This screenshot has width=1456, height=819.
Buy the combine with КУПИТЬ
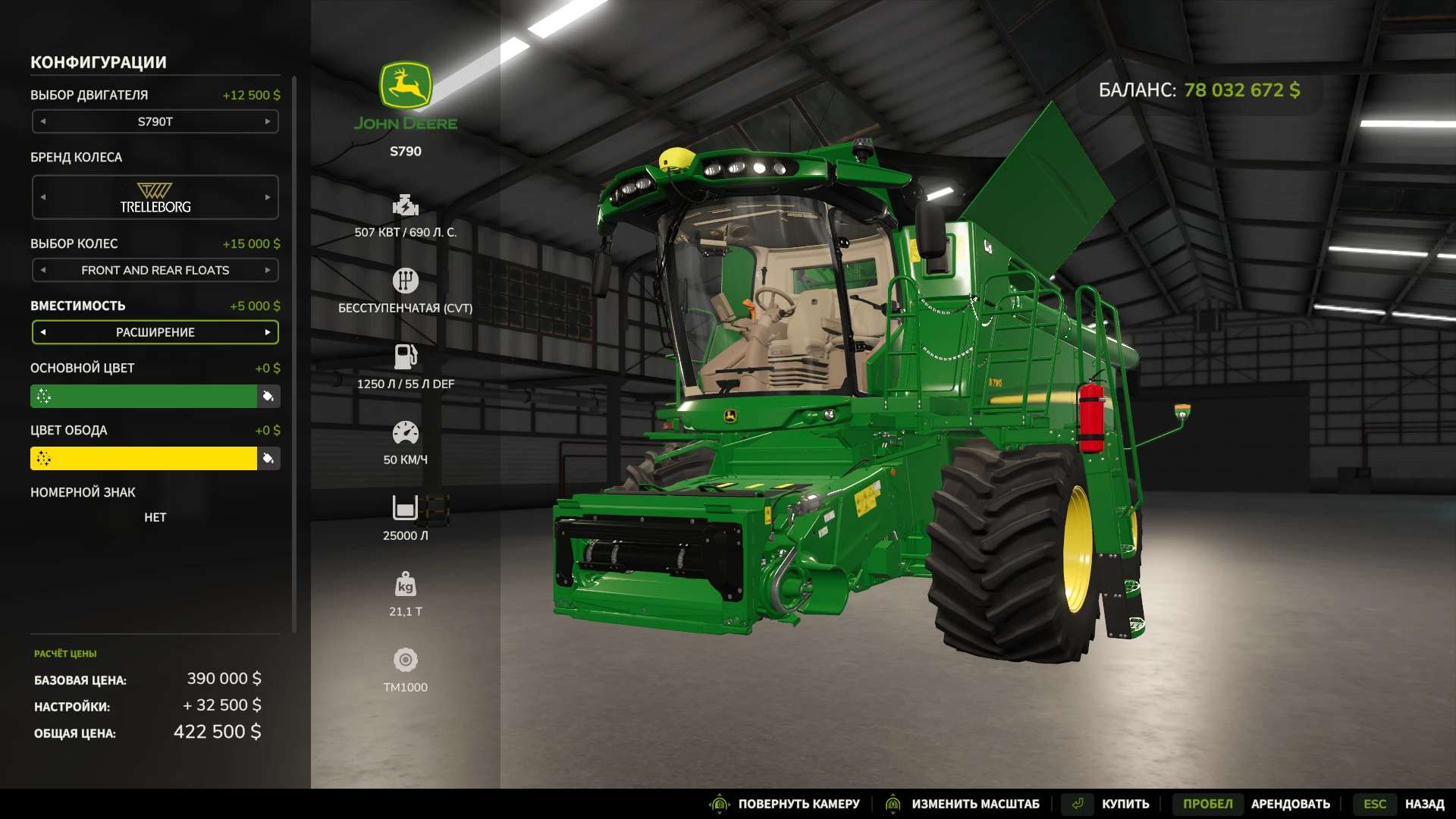[1125, 804]
